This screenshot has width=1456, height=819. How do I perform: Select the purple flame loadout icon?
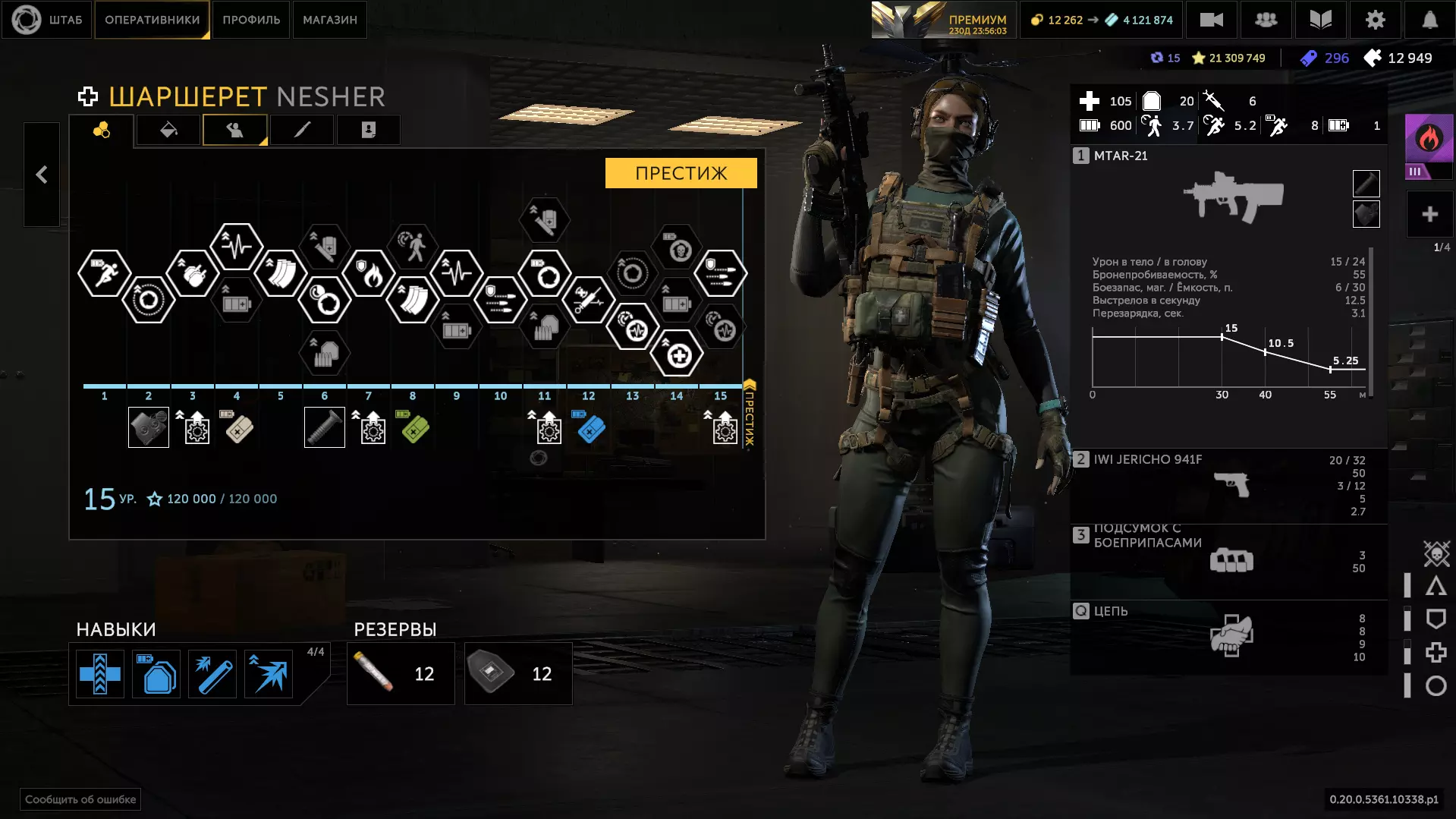coord(1429,139)
